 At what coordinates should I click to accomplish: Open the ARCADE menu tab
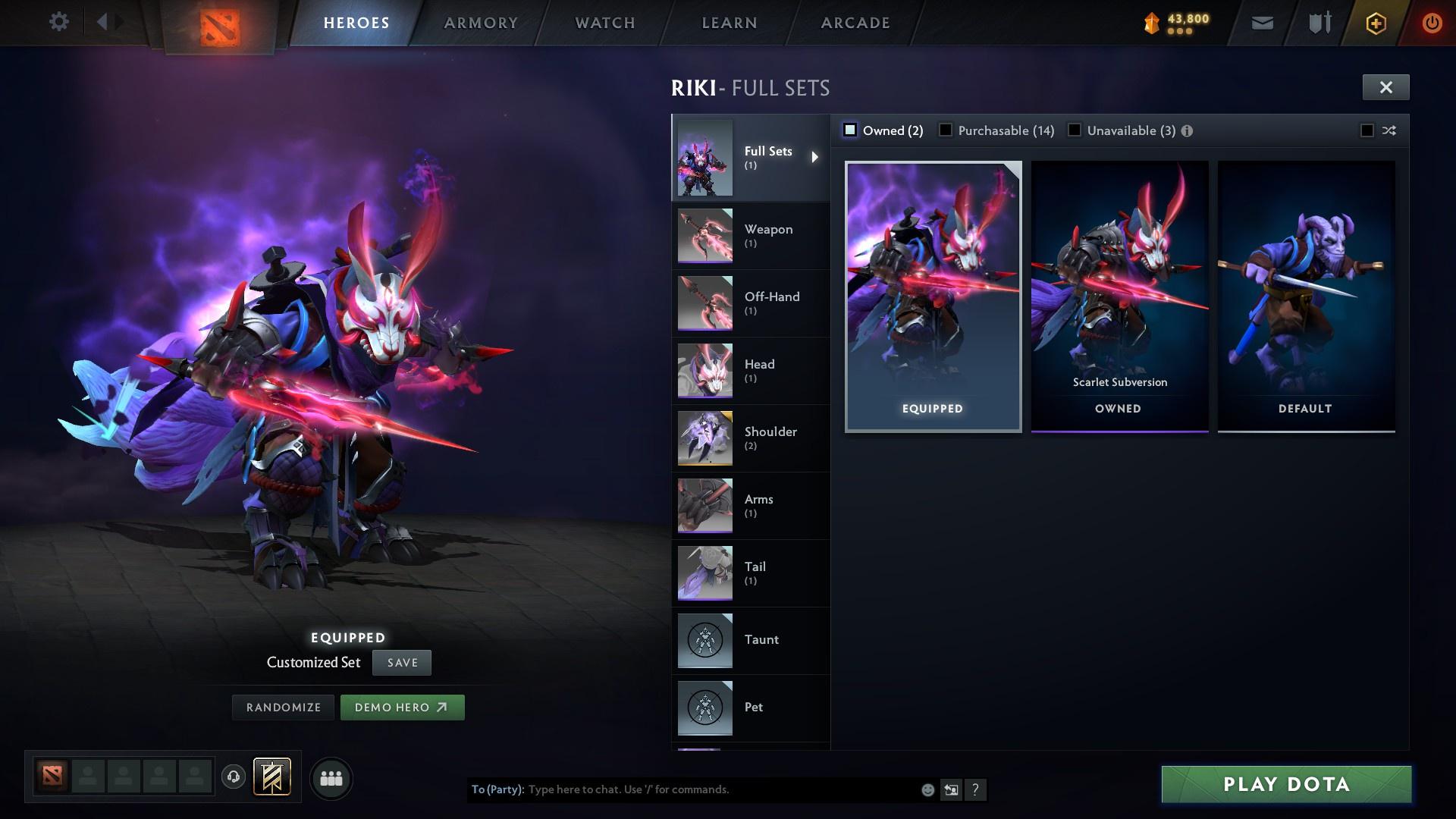tap(855, 22)
